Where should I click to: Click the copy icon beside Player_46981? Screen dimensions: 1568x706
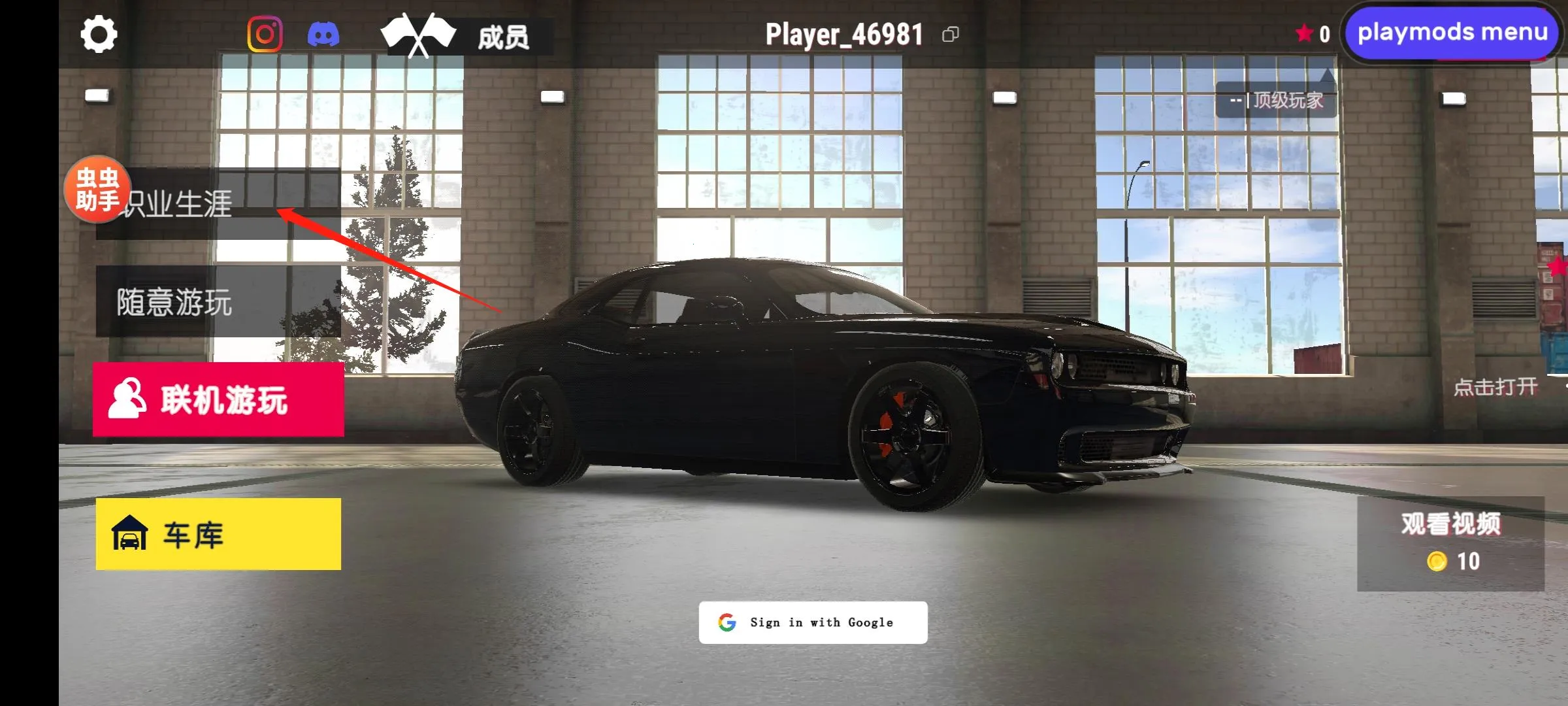(x=951, y=34)
